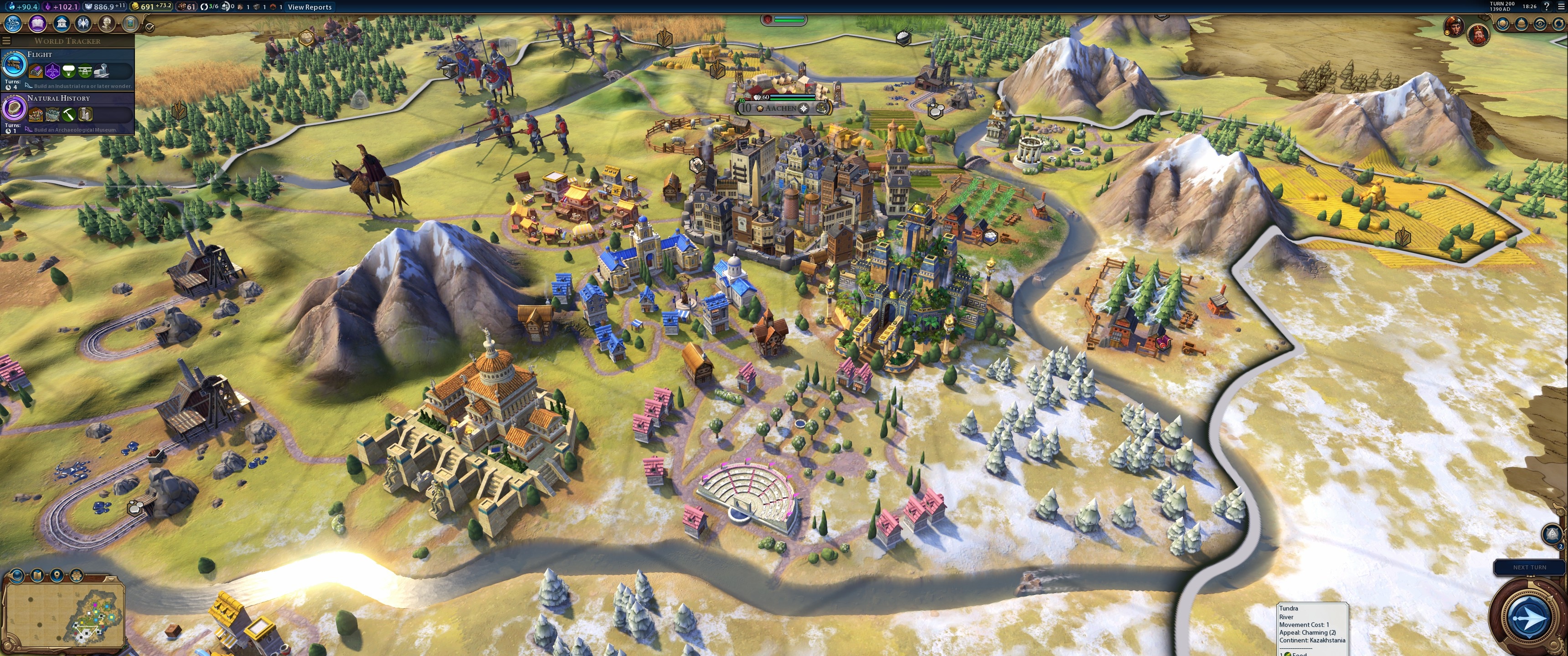View your Government panel
The width and height of the screenshot is (1568, 656).
coord(62,24)
